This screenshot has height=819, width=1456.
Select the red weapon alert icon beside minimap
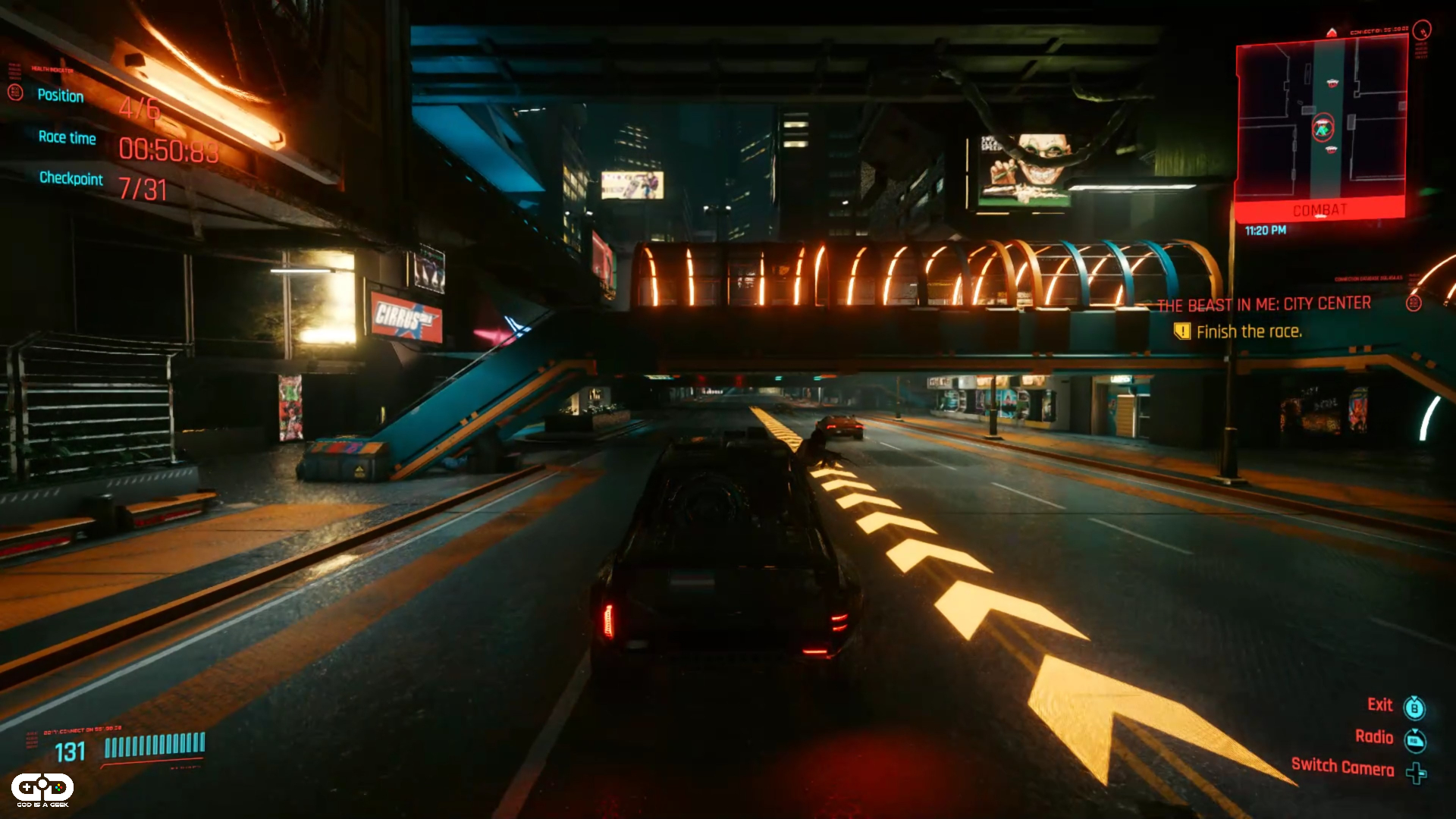1421,33
